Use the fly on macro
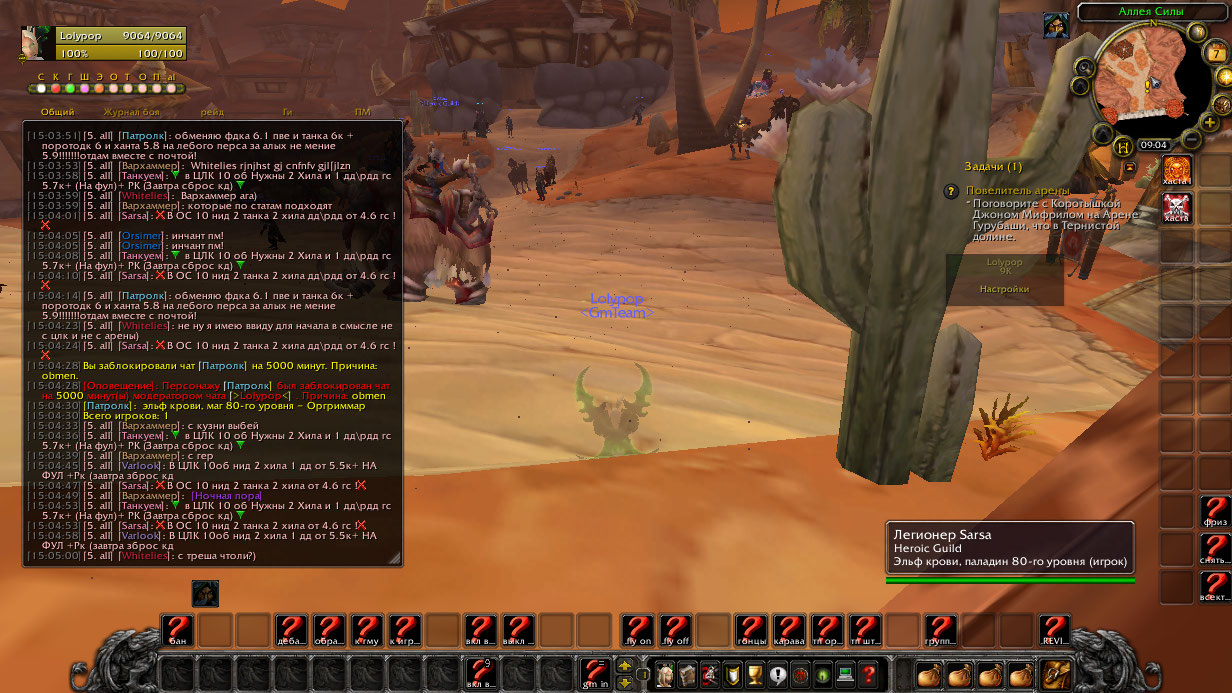This screenshot has width=1232, height=693. tap(638, 630)
